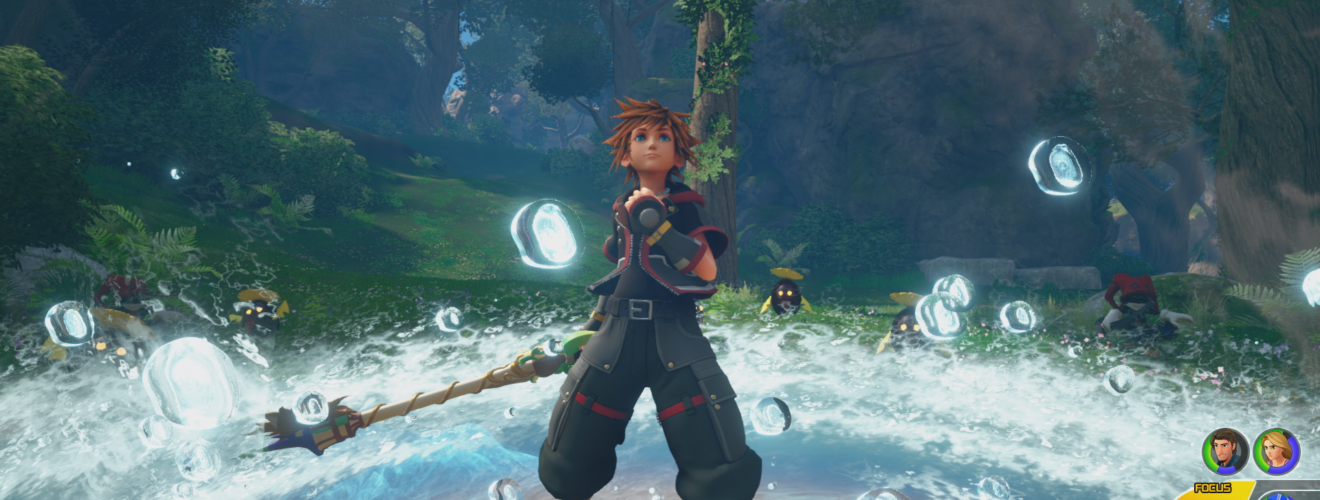This screenshot has width=1320, height=500.
Task: Select Flynn Rider's party portrait
Action: point(1225,451)
